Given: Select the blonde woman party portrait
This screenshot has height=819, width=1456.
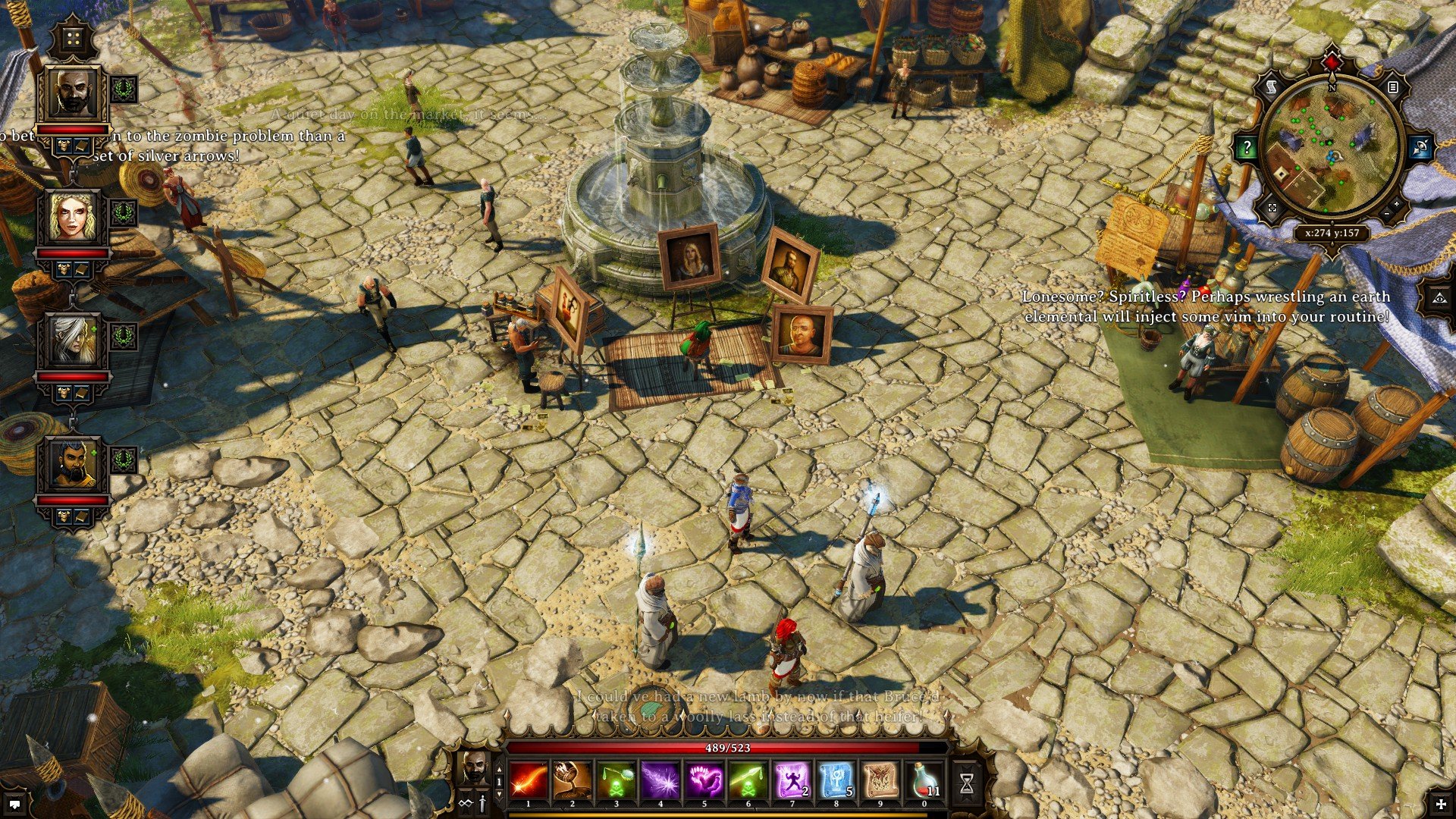Looking at the screenshot, I should (x=74, y=217).
